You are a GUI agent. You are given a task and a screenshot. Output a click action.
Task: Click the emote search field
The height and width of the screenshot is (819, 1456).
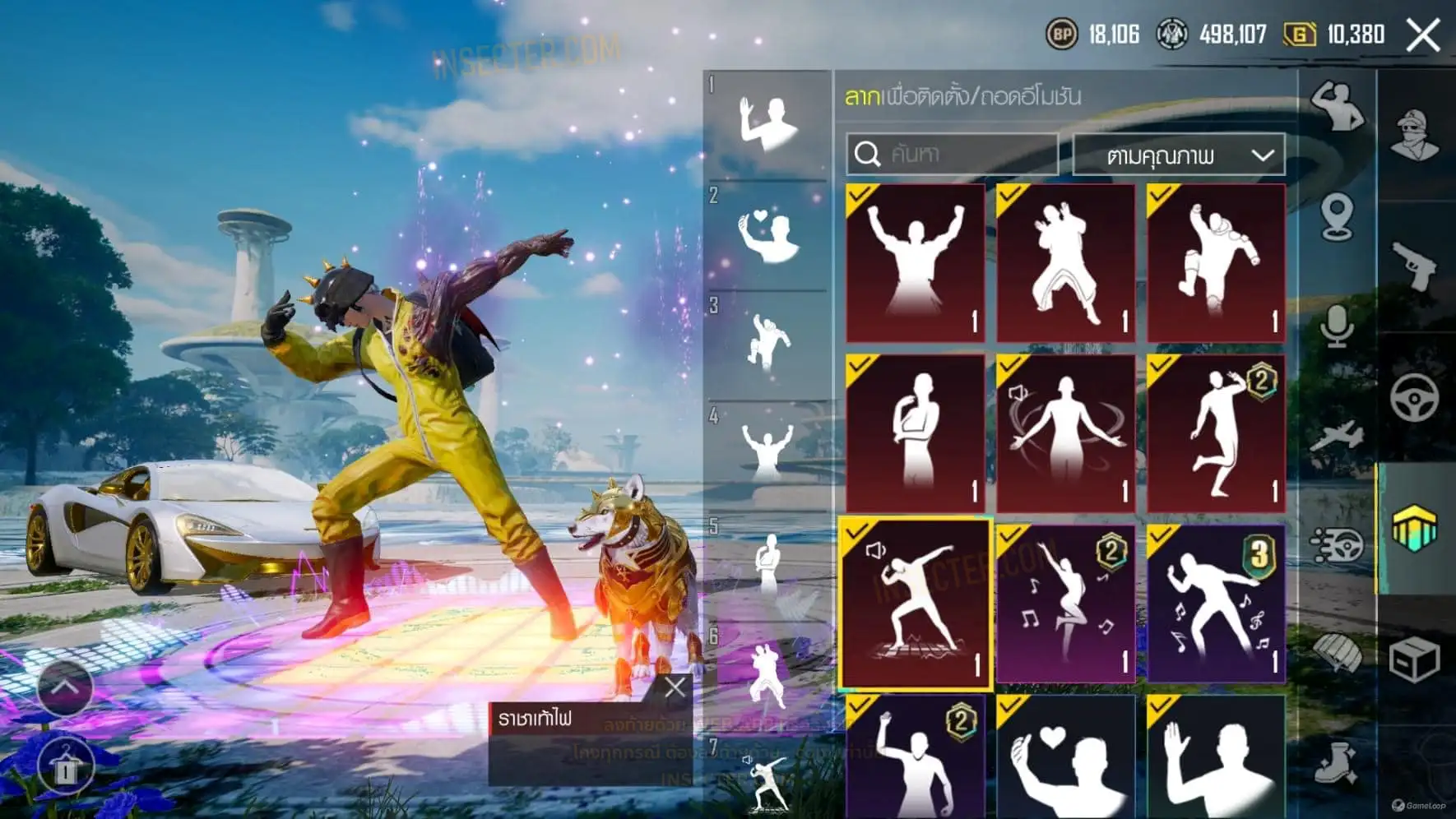point(953,154)
